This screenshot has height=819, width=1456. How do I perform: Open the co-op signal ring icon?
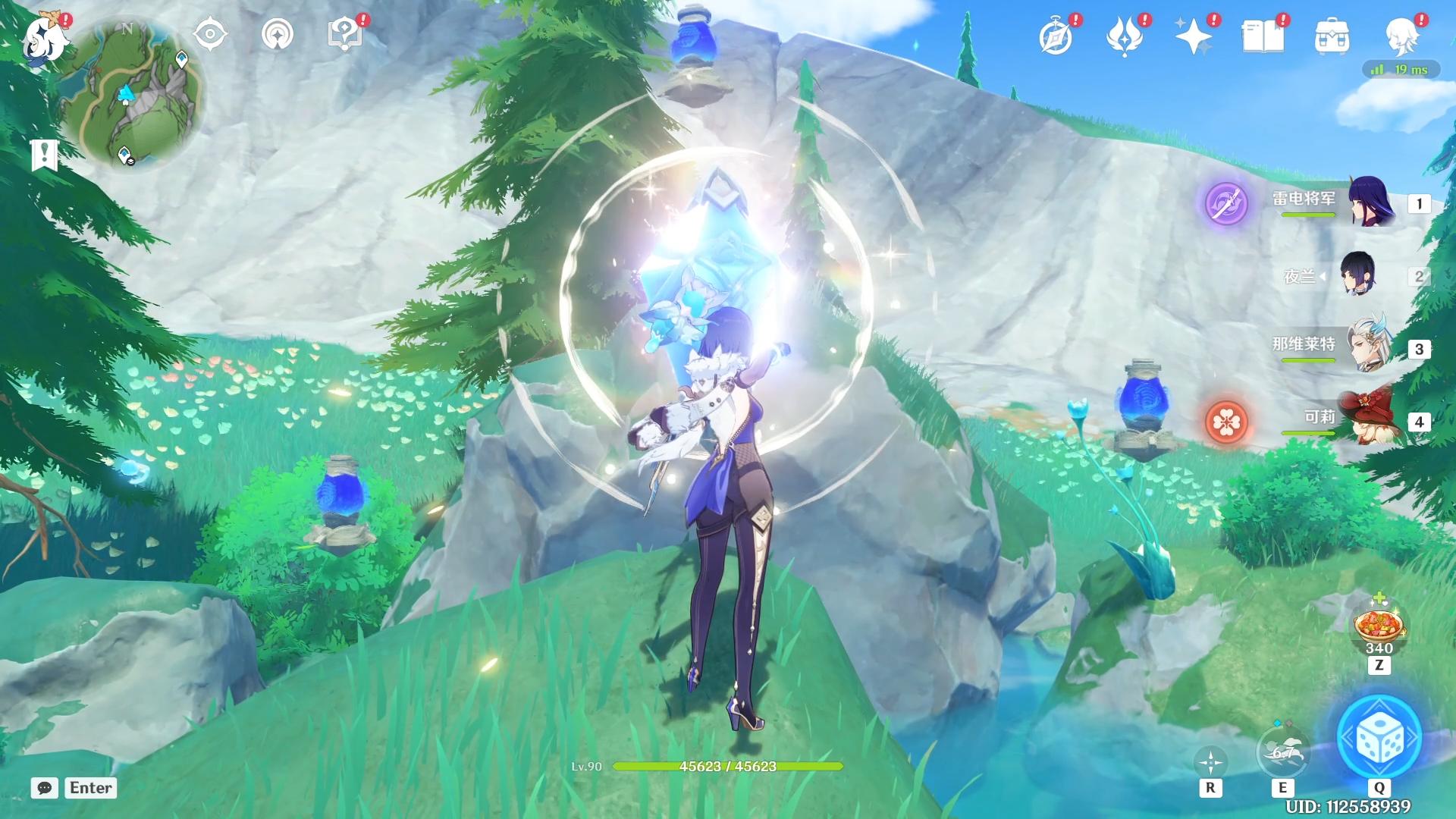pos(278,35)
